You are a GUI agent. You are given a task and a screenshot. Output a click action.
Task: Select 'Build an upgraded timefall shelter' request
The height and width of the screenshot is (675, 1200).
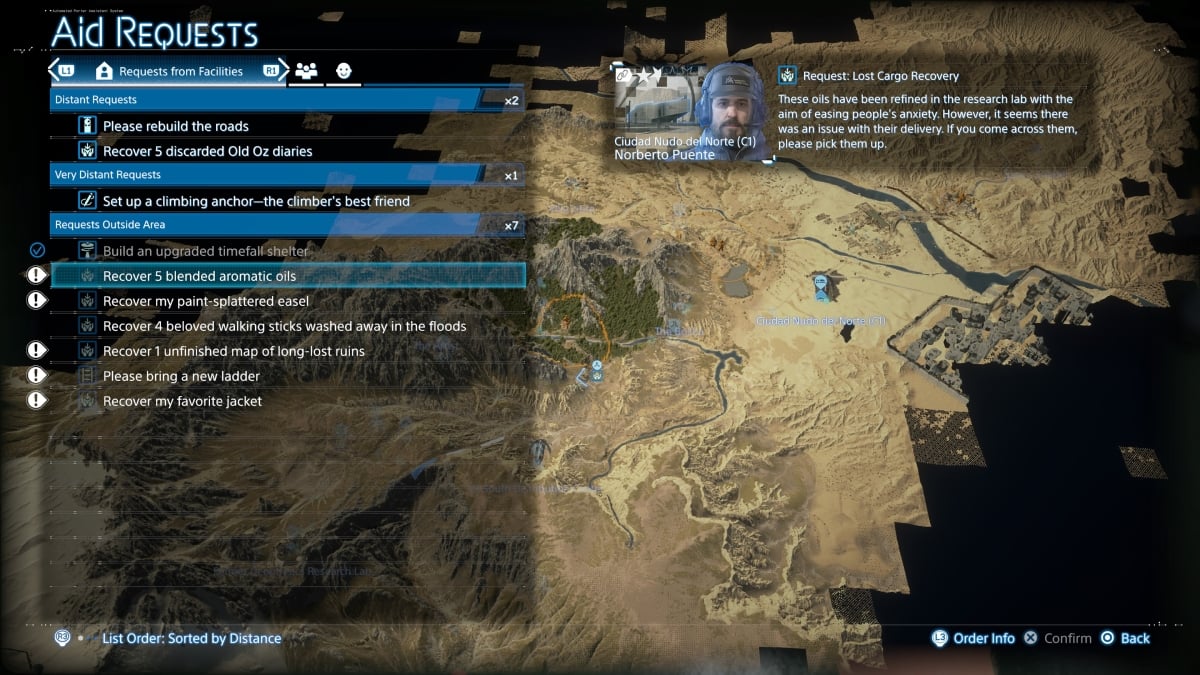click(205, 251)
